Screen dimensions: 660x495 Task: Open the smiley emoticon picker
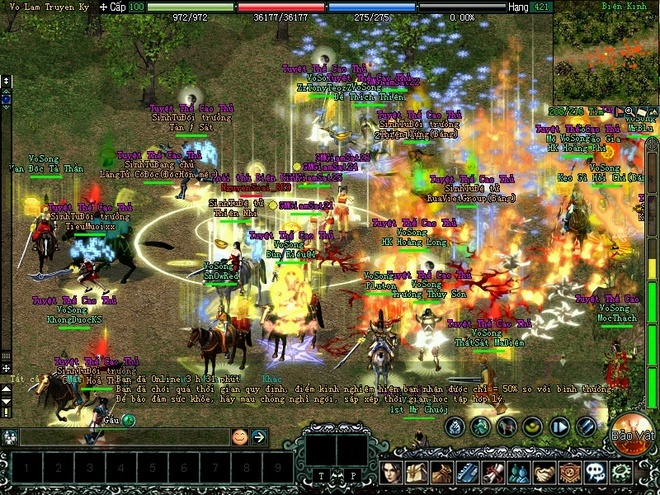pyautogui.click(x=240, y=437)
